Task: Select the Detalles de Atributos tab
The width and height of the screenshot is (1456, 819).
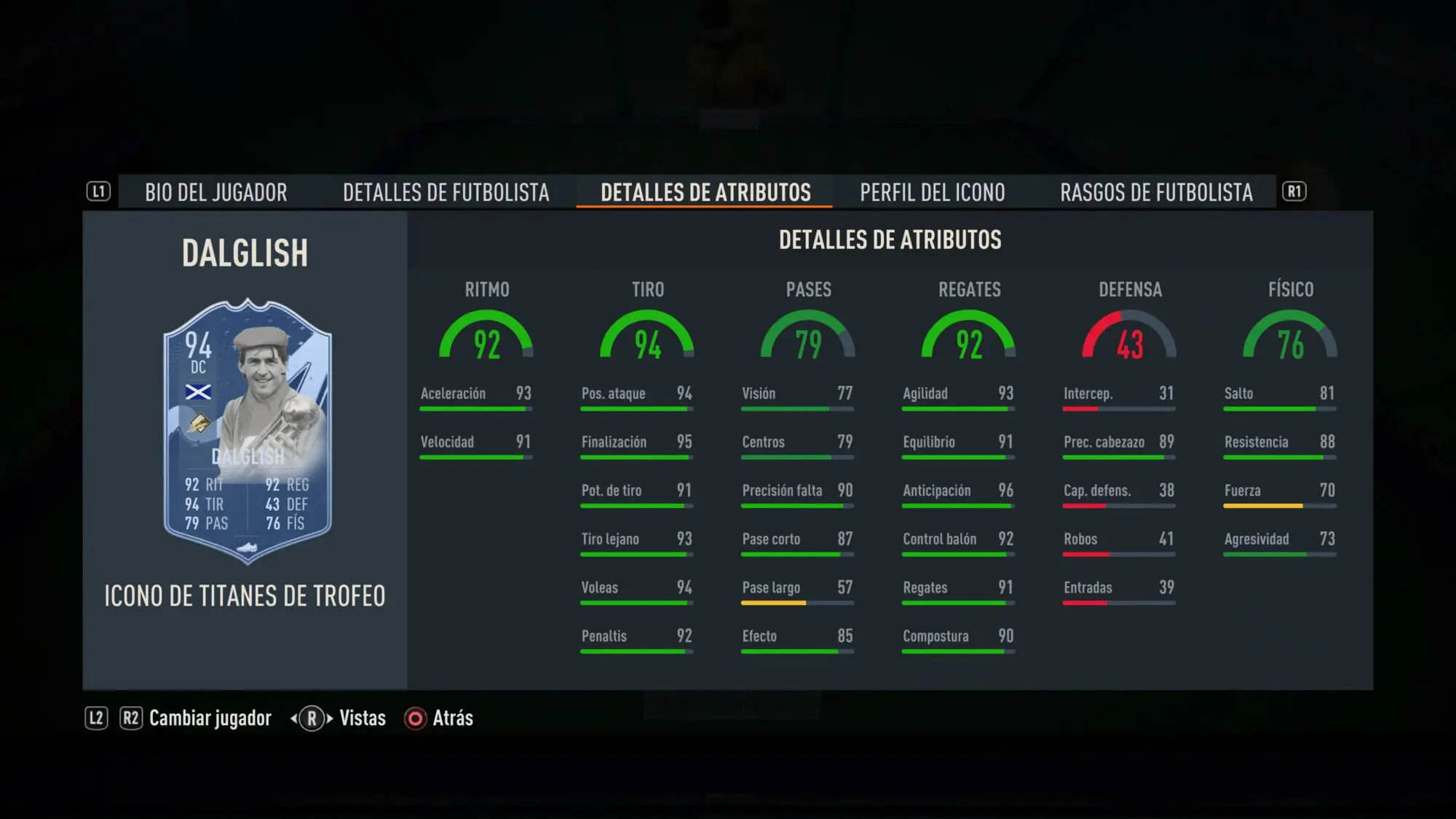Action: [x=705, y=192]
